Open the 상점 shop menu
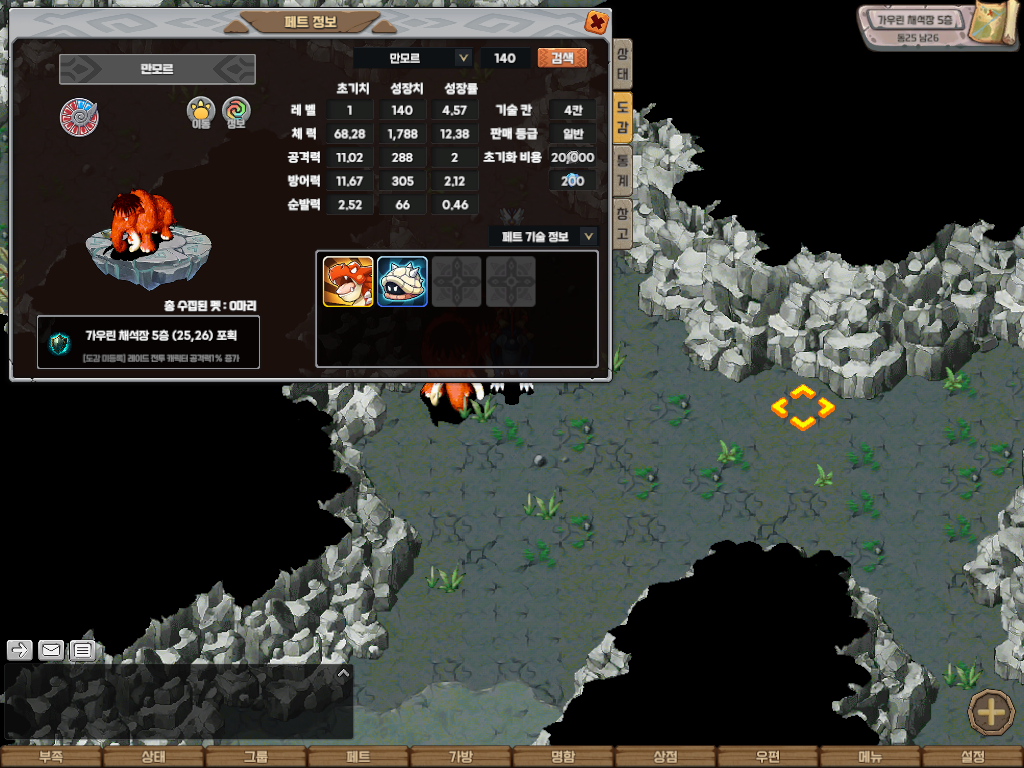 point(665,757)
